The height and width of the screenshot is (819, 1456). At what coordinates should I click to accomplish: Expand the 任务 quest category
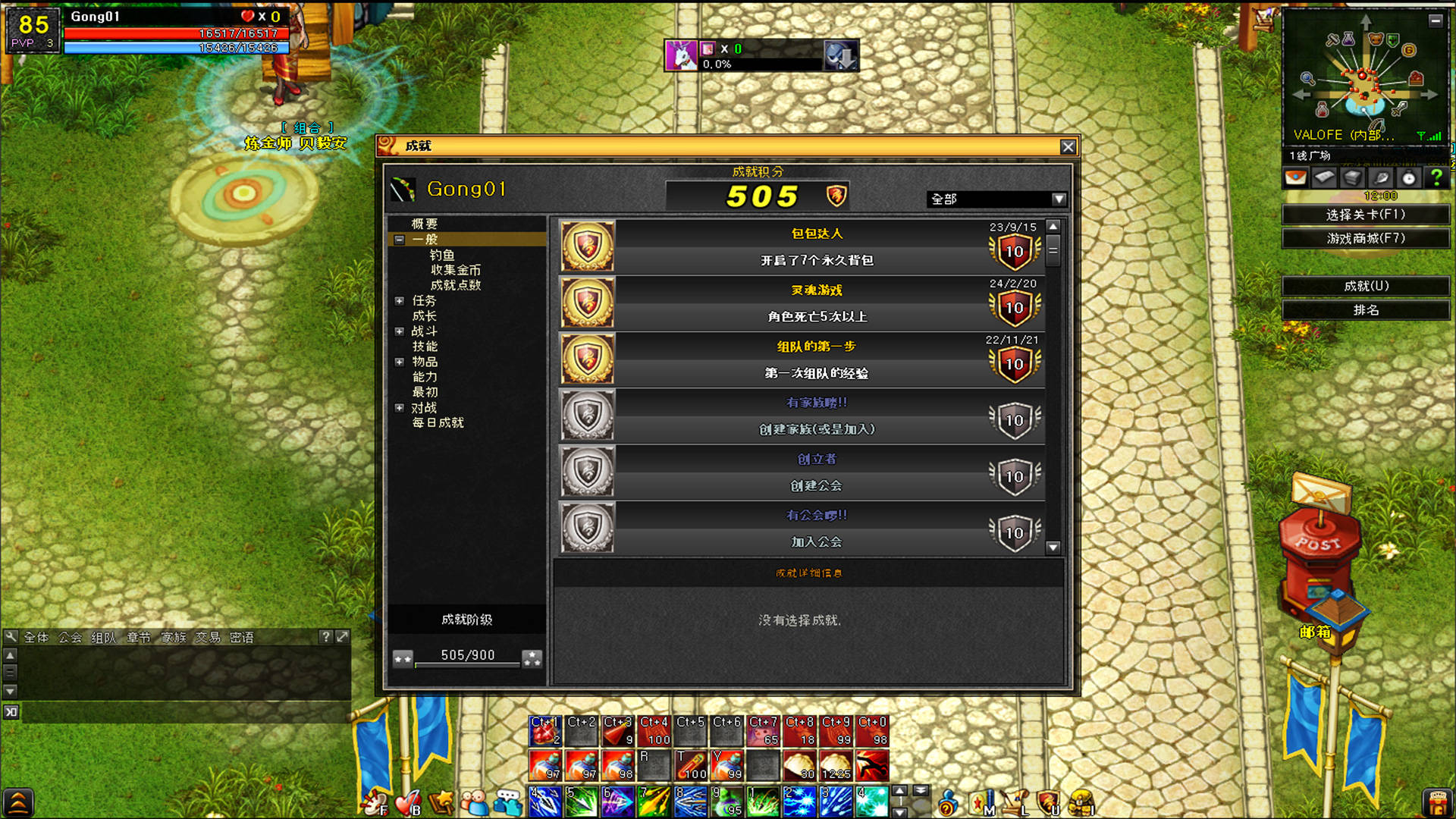(x=400, y=301)
